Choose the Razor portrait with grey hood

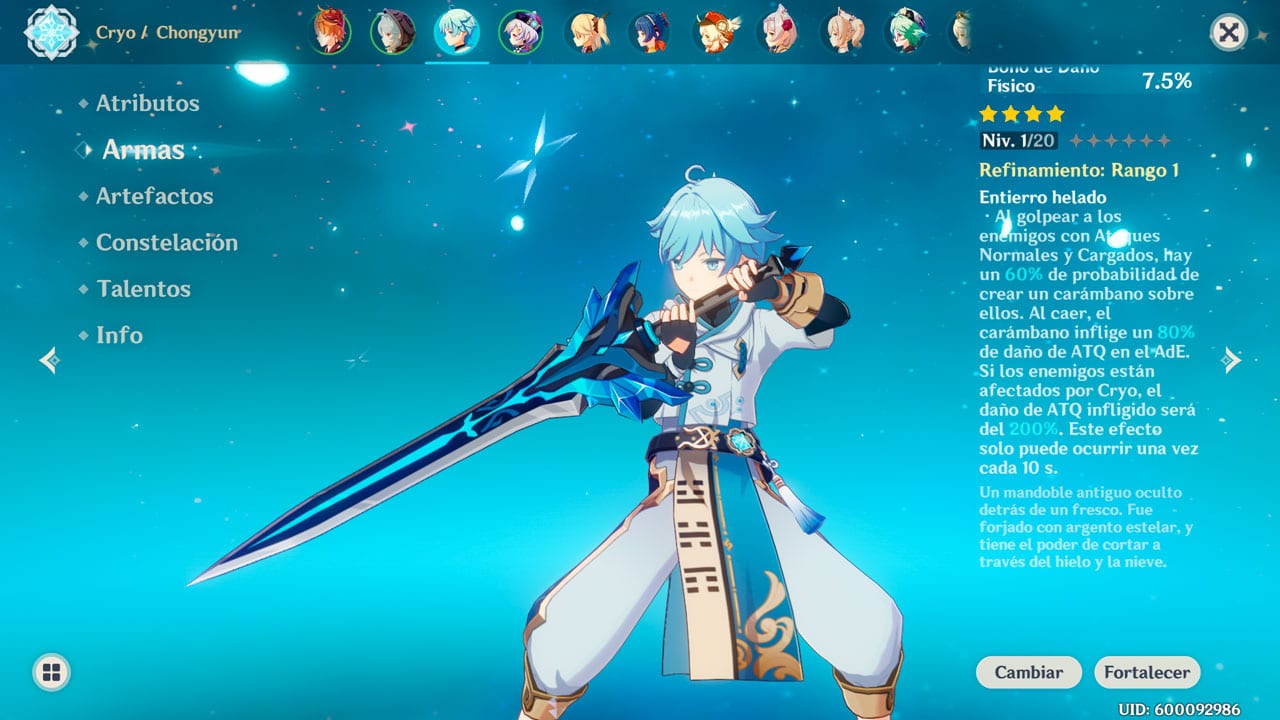pyautogui.click(x=392, y=32)
